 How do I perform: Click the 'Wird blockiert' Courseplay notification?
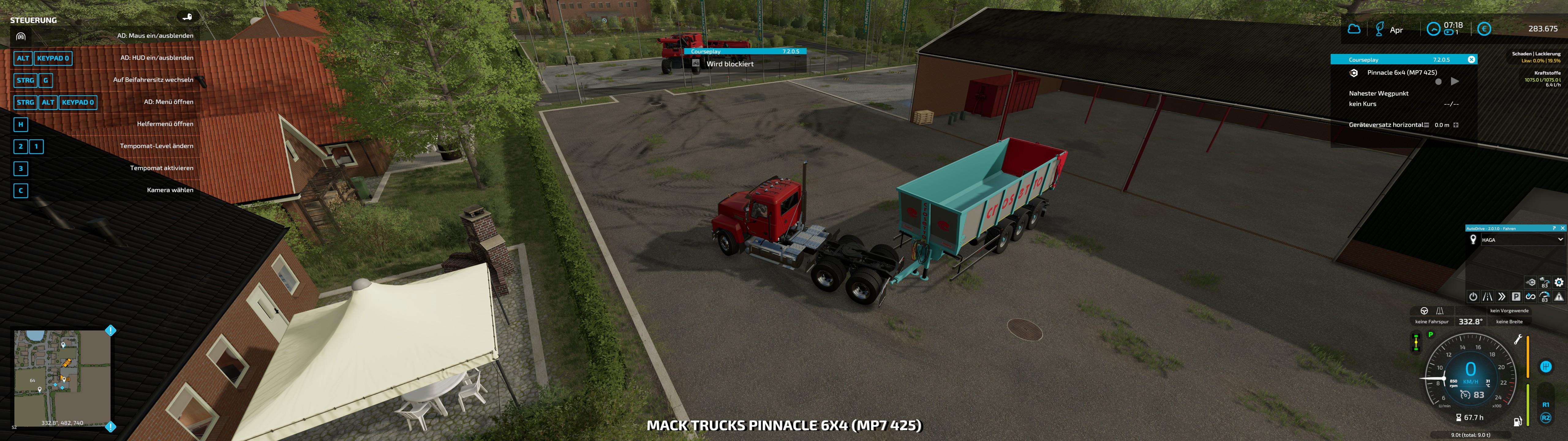point(730,64)
